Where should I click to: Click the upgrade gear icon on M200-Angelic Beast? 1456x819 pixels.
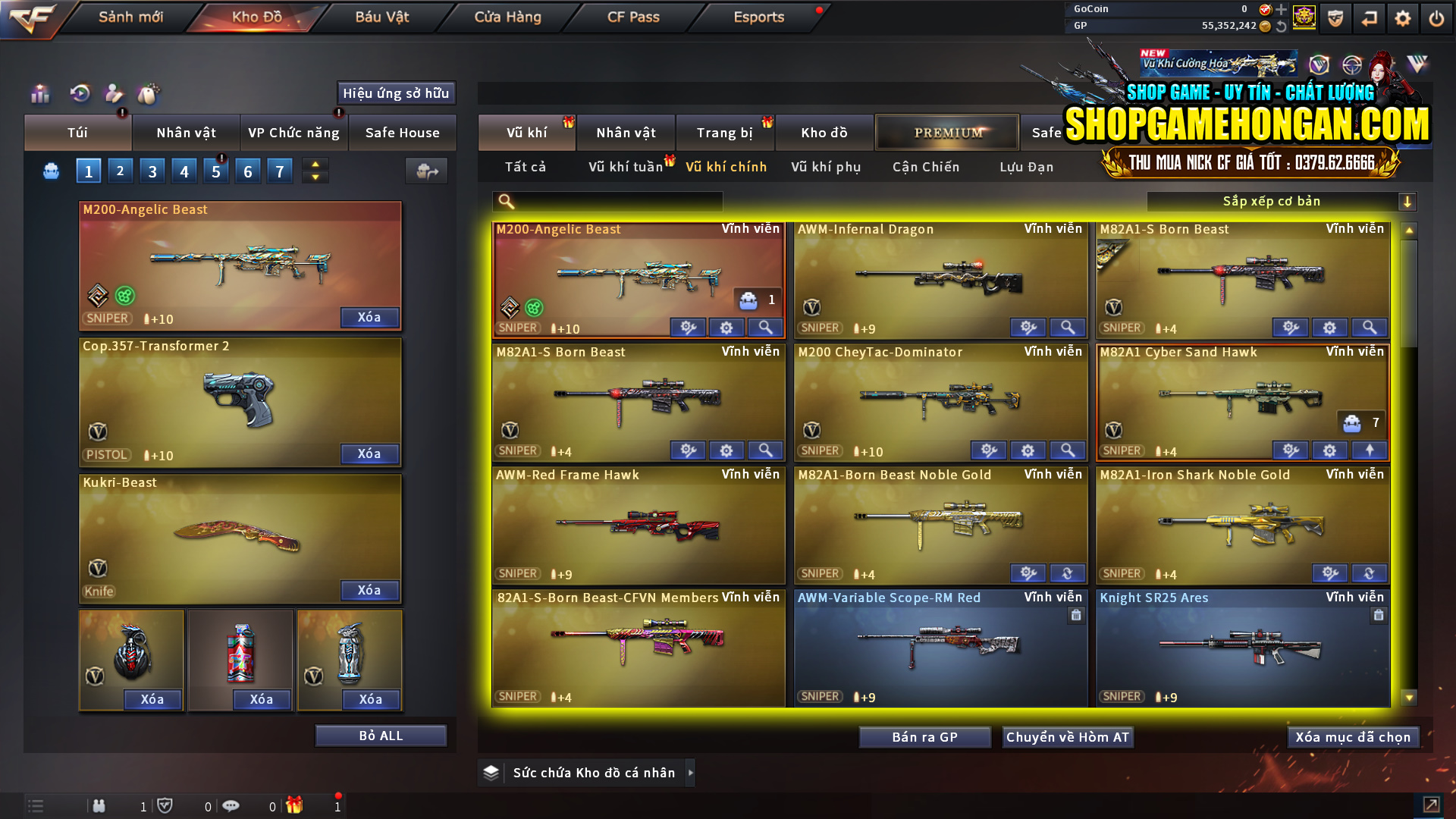point(689,328)
